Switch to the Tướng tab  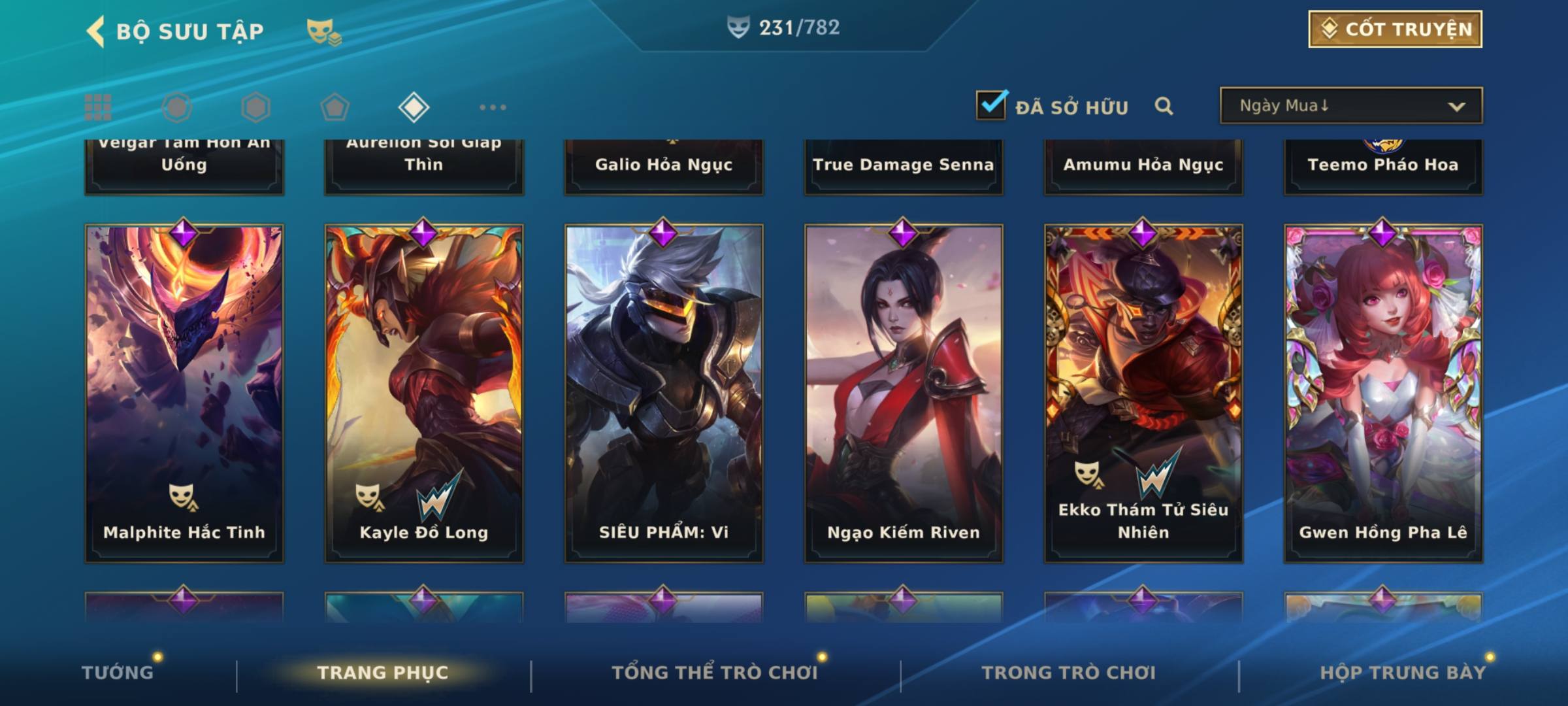pyautogui.click(x=118, y=672)
